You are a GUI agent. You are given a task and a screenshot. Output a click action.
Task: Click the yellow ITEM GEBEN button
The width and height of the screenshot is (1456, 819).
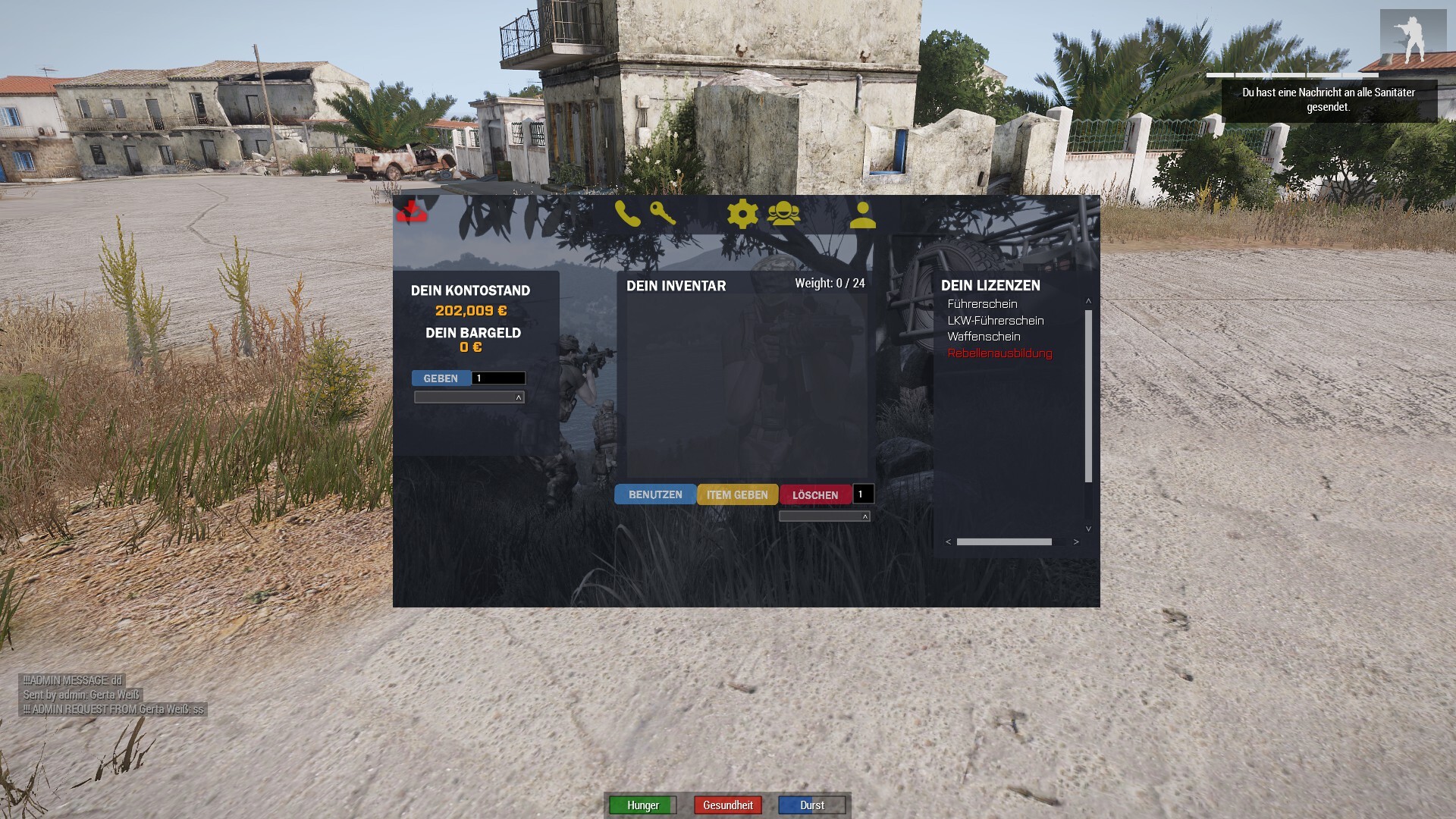point(737,494)
